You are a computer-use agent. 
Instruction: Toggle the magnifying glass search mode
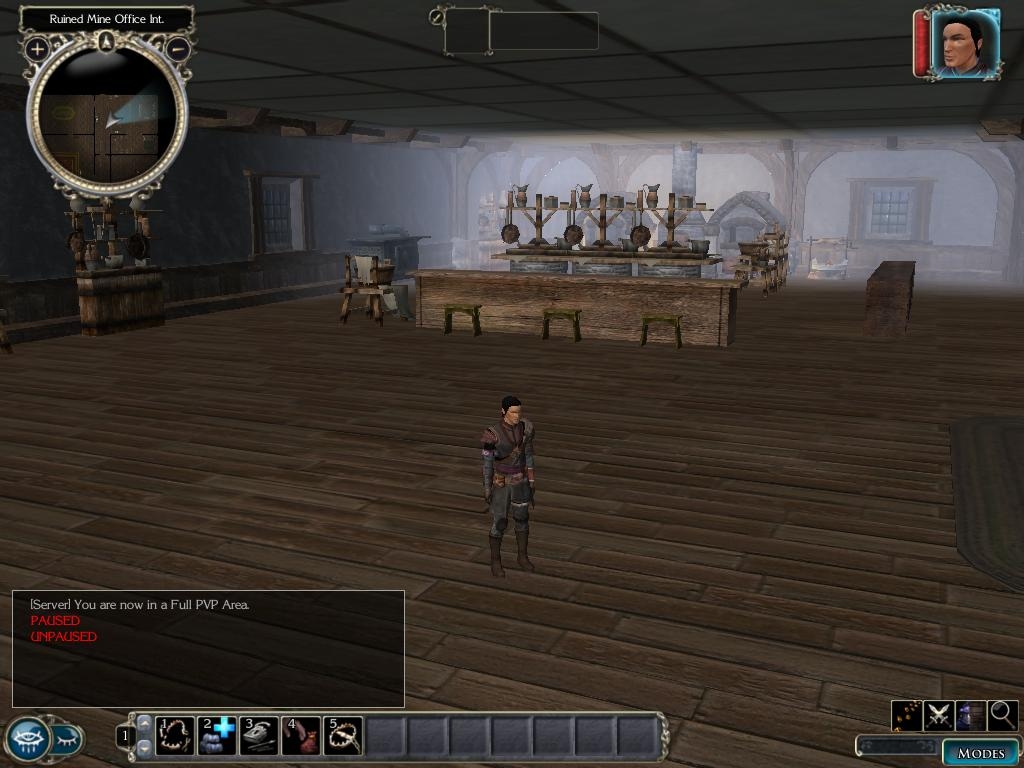pyautogui.click(x=1002, y=715)
